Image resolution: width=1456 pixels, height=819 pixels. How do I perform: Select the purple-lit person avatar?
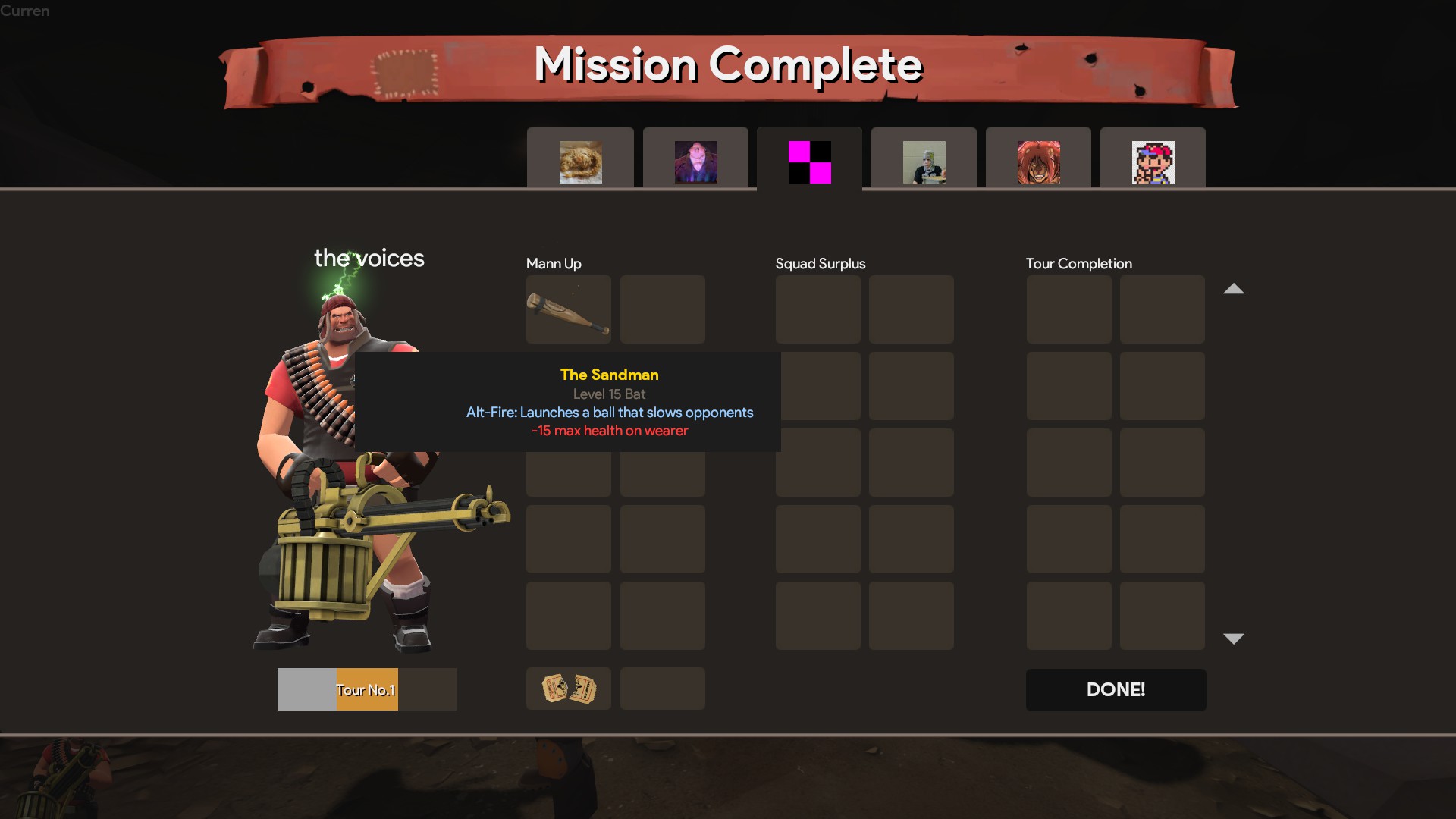695,161
